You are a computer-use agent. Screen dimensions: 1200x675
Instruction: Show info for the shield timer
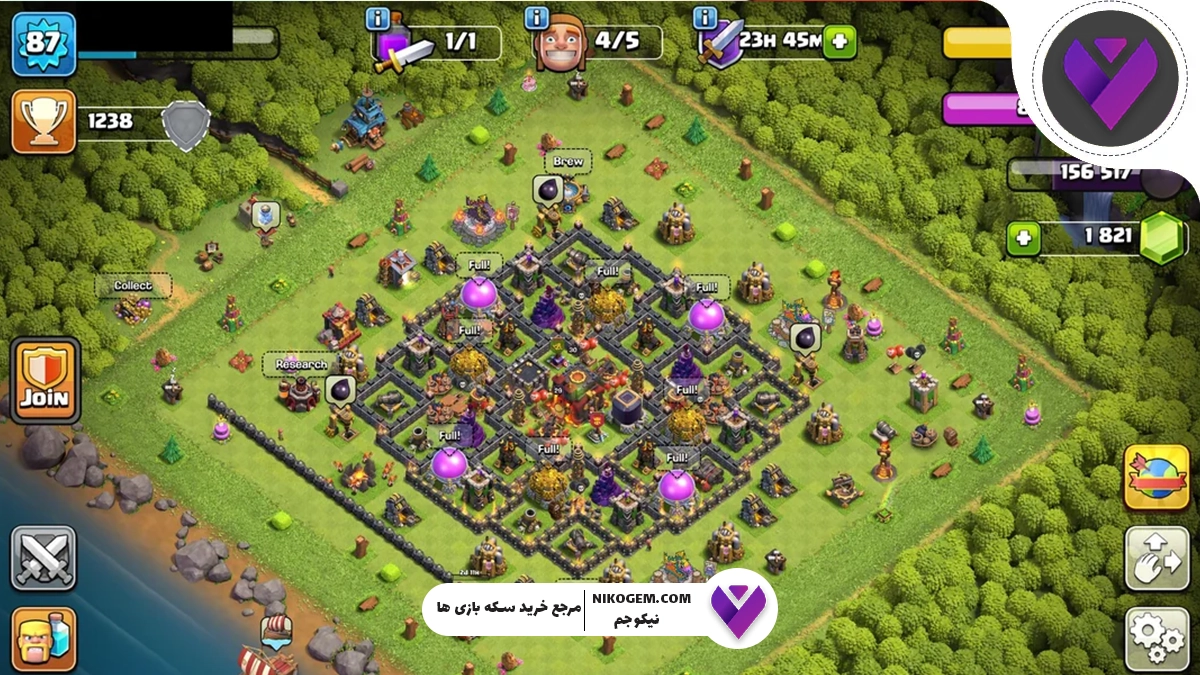tap(706, 18)
